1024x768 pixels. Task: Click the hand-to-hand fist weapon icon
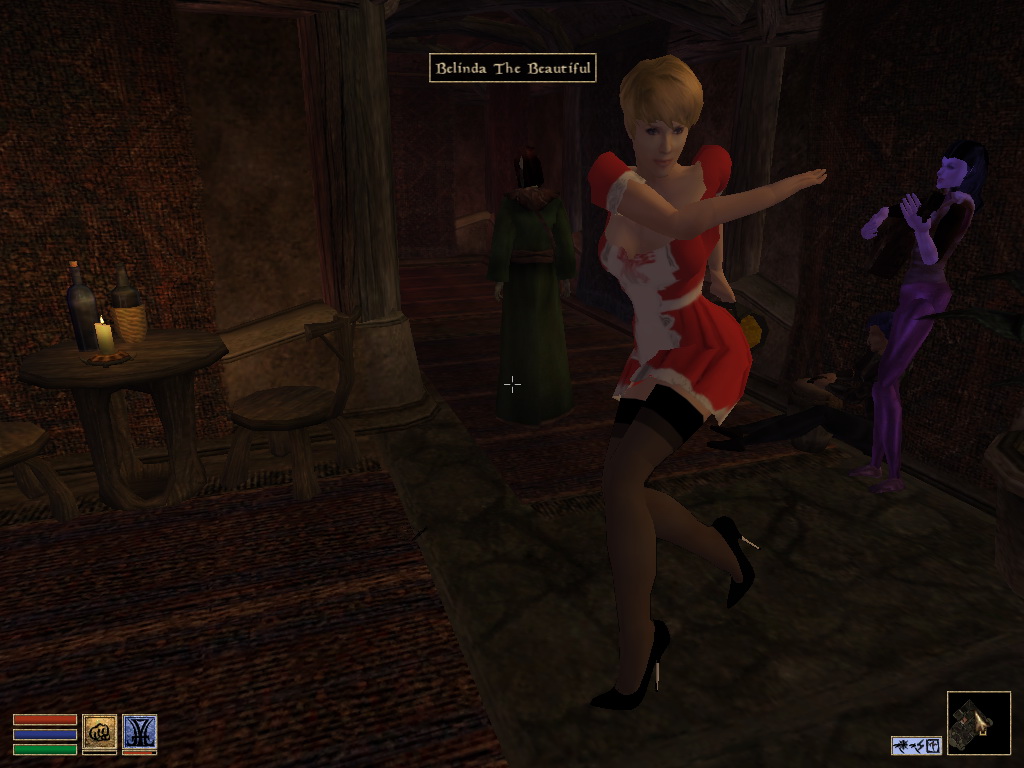point(99,732)
